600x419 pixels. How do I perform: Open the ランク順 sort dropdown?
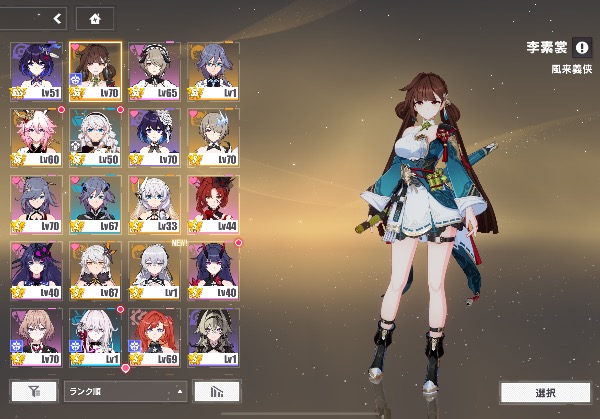(125, 391)
